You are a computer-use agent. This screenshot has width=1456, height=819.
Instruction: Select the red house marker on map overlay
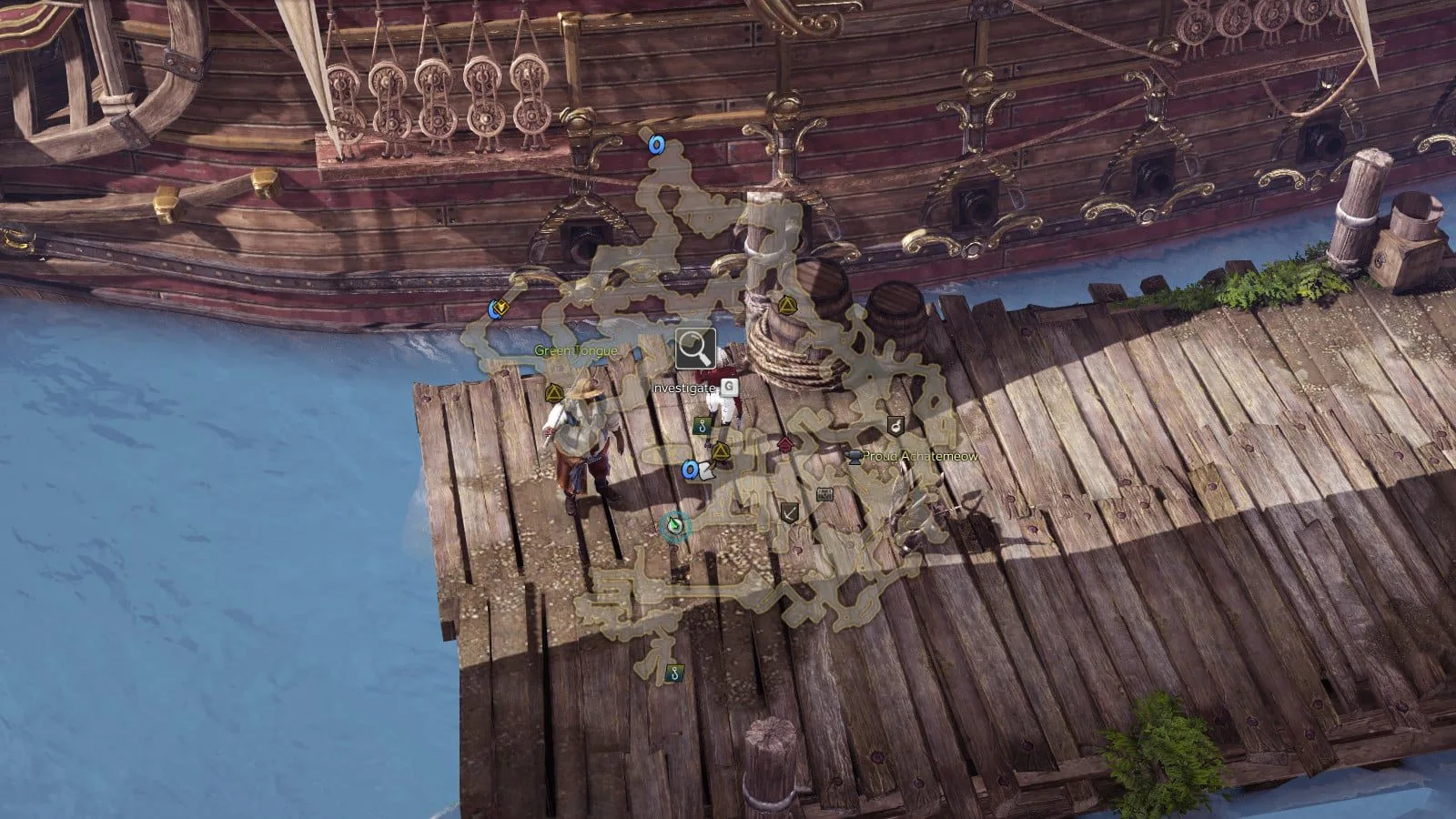pos(785,444)
